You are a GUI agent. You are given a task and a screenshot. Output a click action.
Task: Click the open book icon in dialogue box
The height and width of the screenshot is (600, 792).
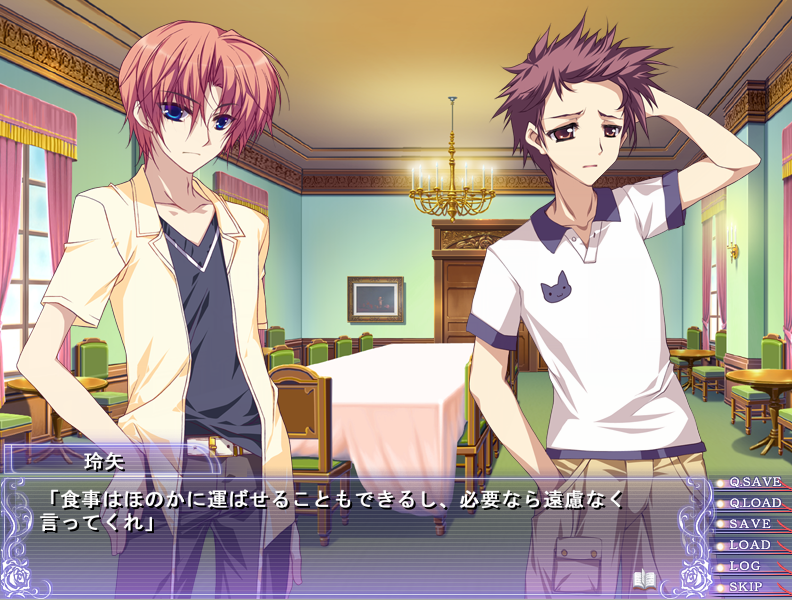(644, 579)
